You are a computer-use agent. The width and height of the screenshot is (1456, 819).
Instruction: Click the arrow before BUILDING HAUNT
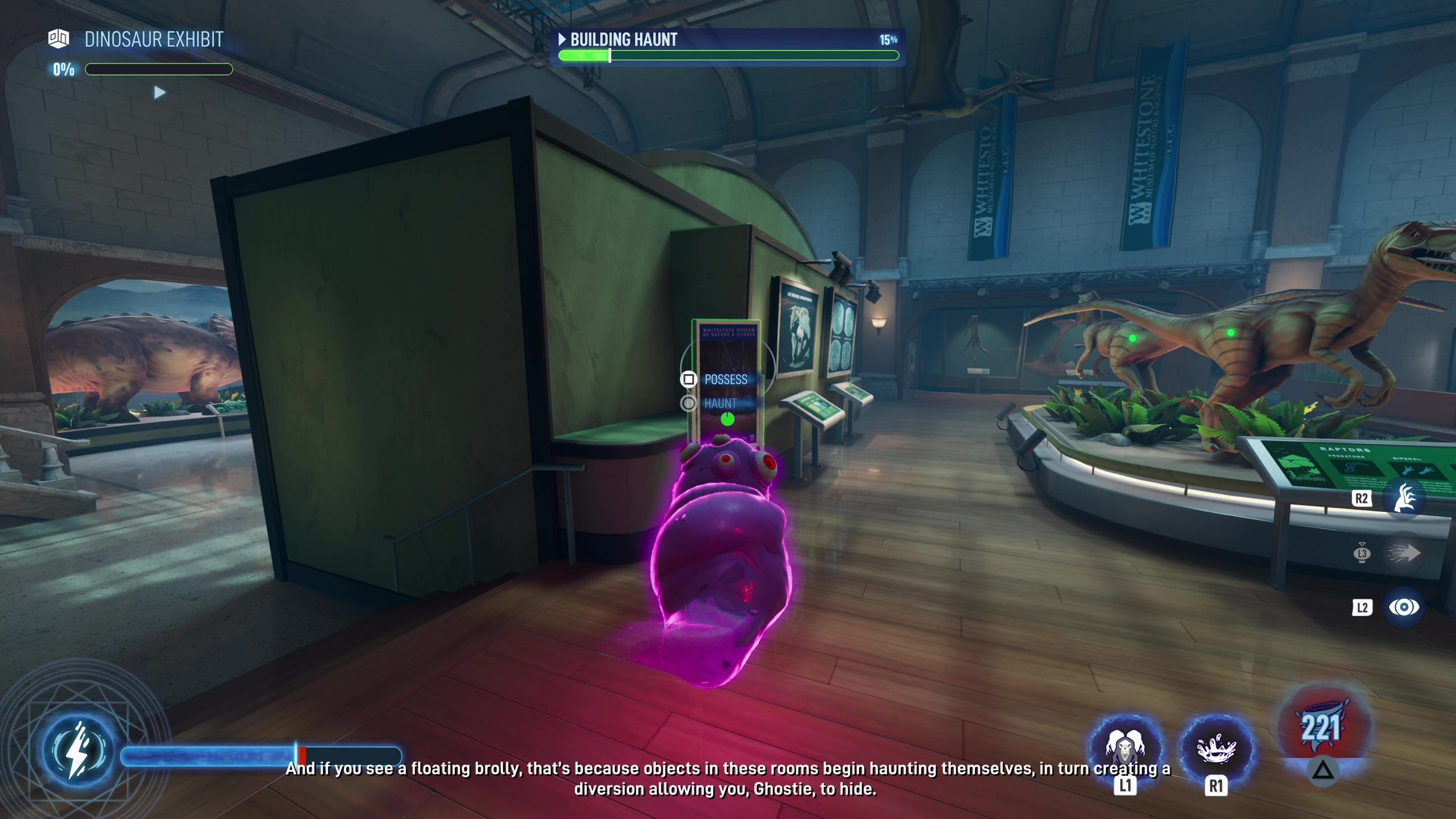click(x=562, y=39)
